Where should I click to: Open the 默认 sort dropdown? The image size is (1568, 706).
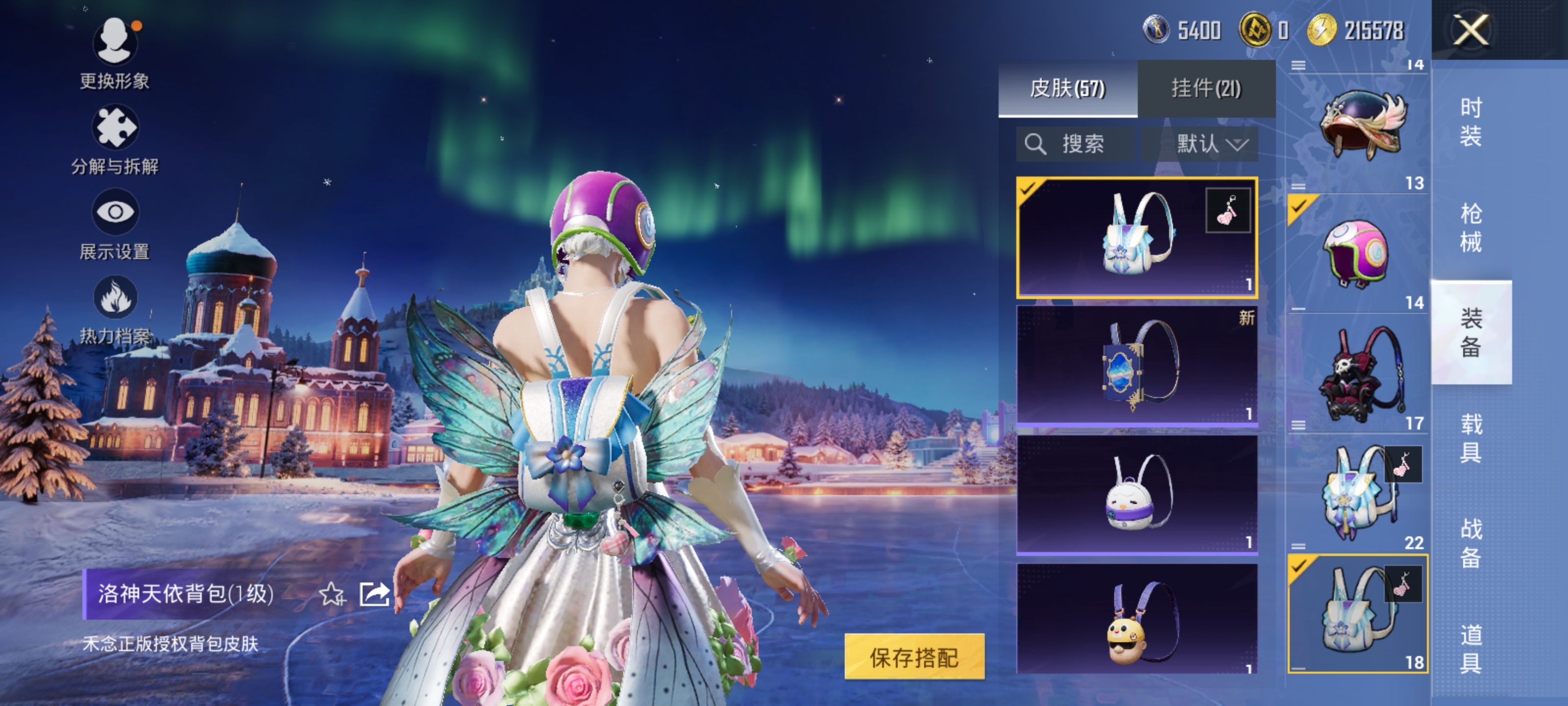click(1211, 144)
